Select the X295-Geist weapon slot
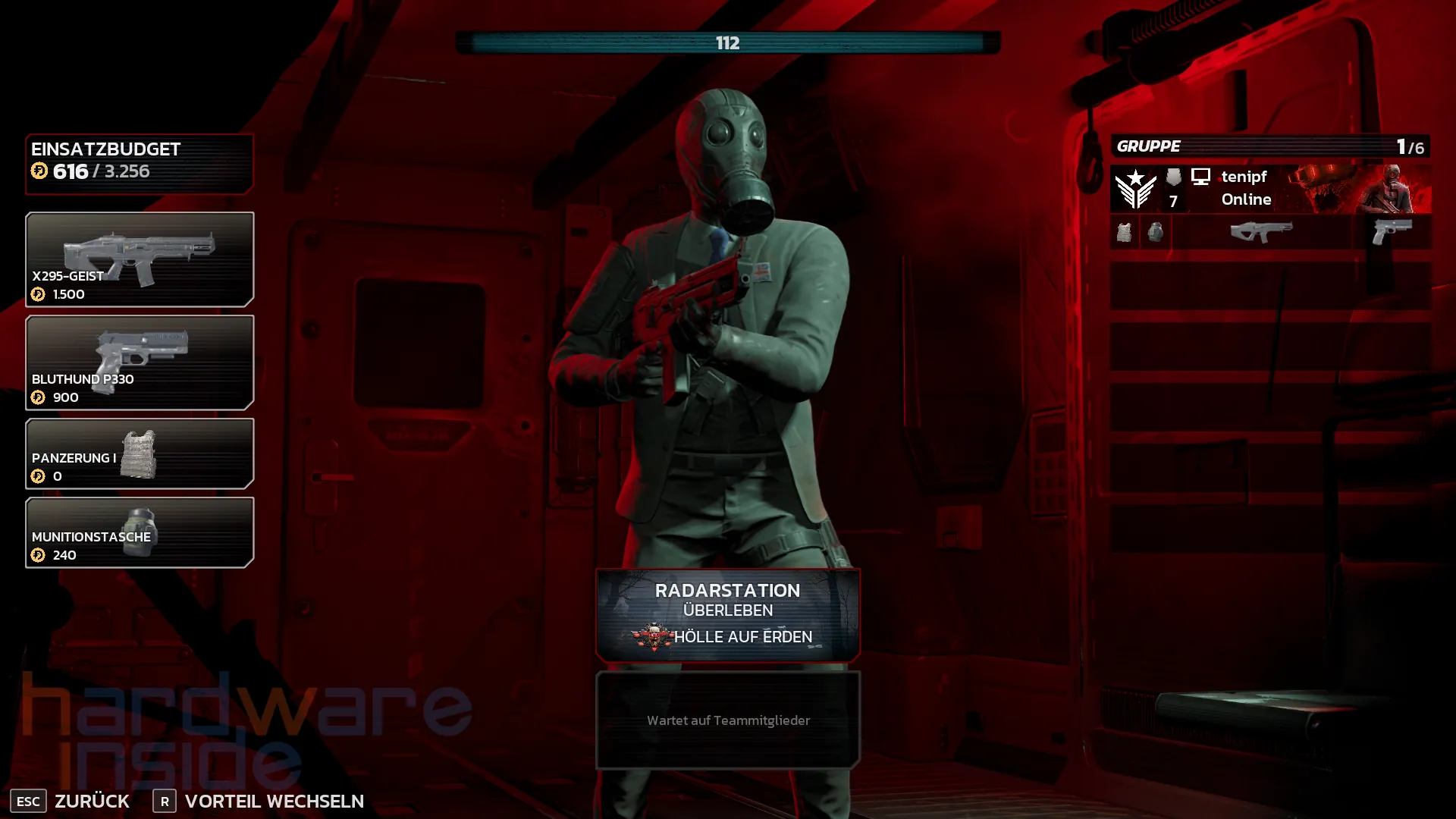 click(140, 259)
